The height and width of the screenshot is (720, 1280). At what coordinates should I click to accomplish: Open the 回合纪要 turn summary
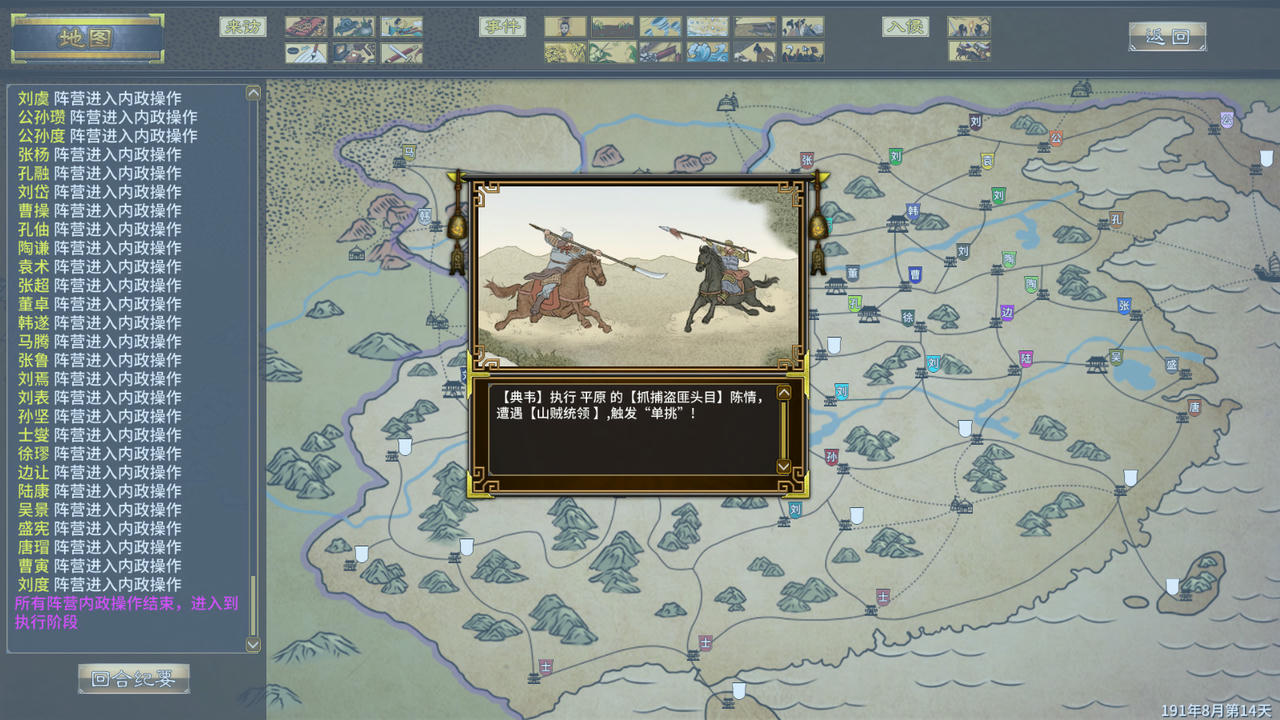point(134,679)
